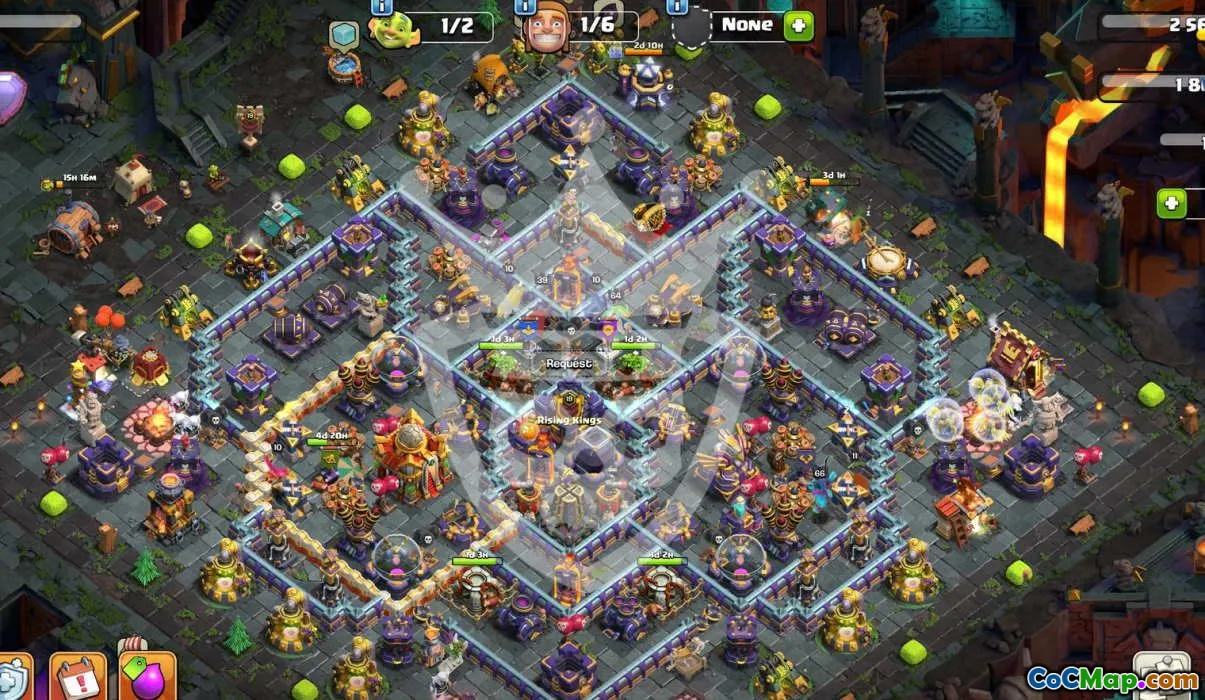
Task: Click the green plus at the right edge
Action: pyautogui.click(x=1171, y=204)
